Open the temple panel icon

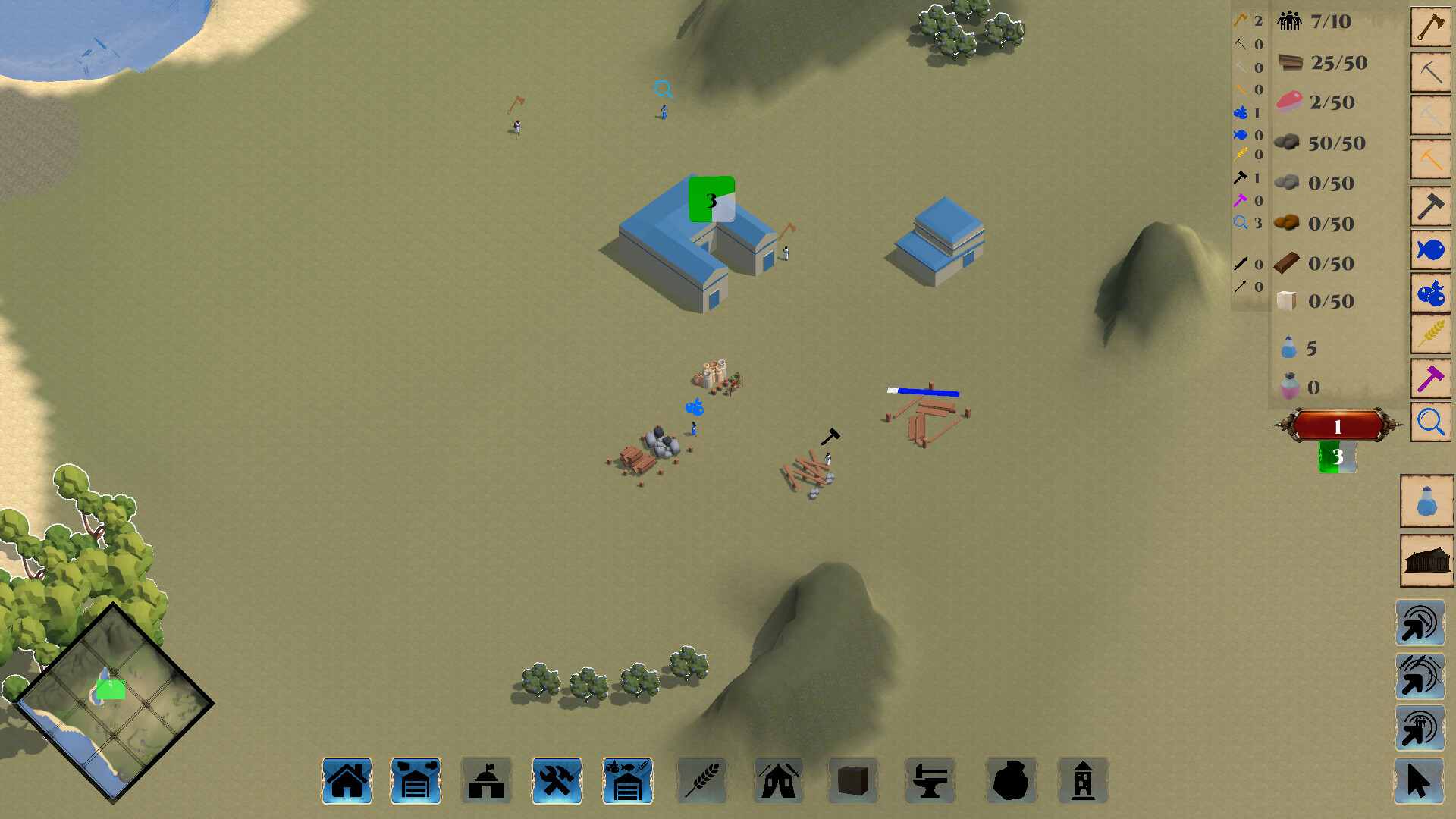tap(1426, 560)
